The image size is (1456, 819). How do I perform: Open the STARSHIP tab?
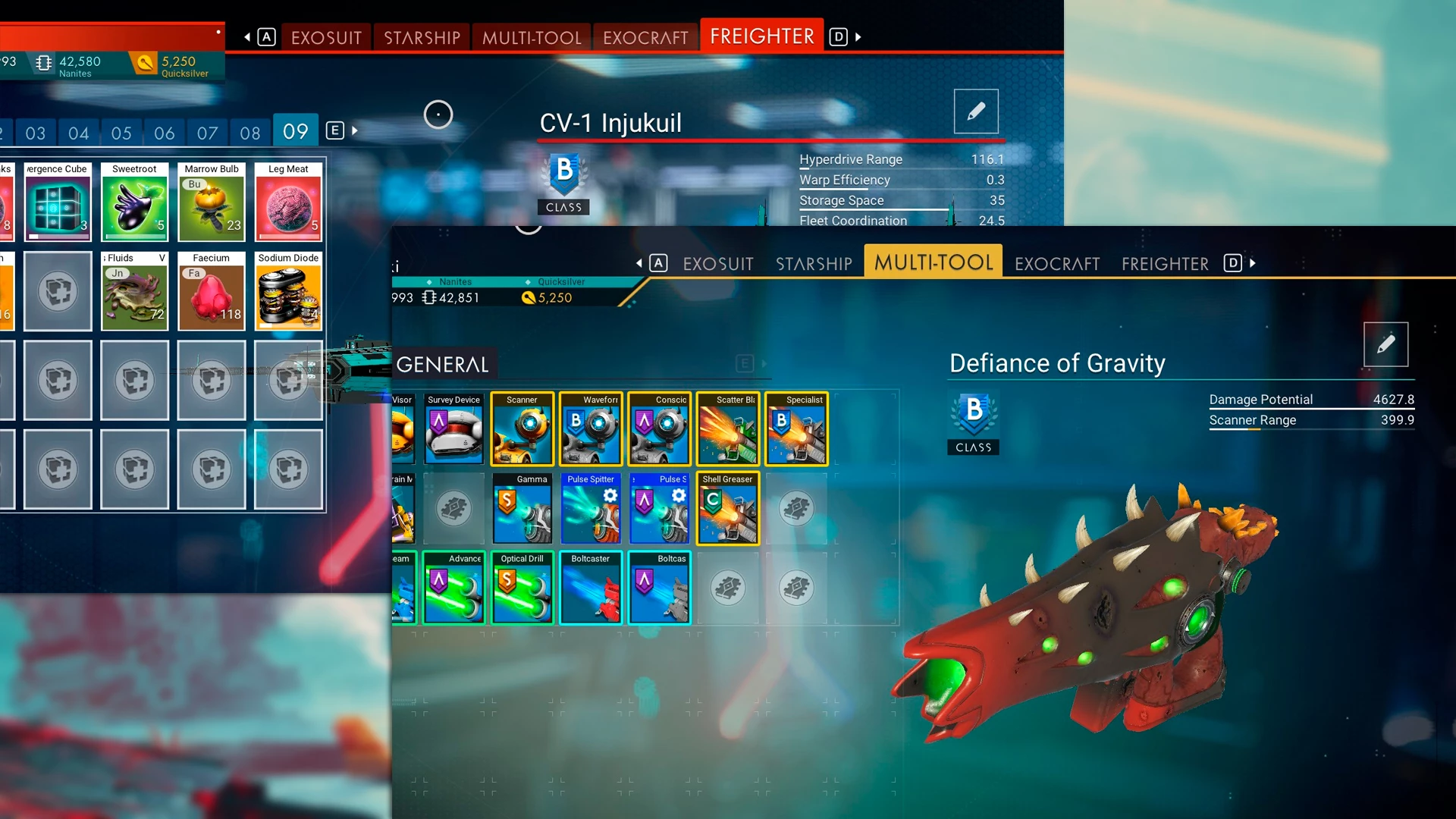click(814, 263)
